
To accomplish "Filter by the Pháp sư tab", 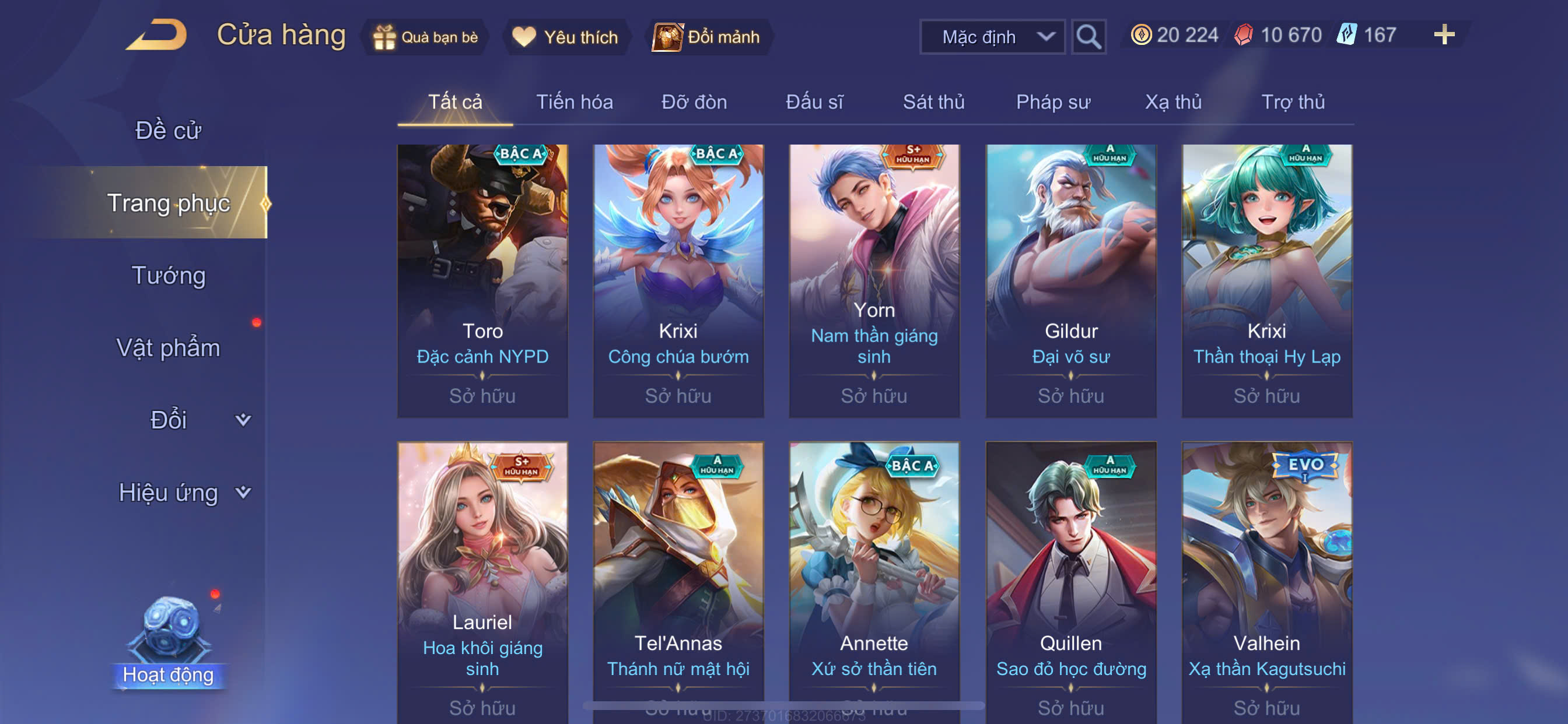I will point(1052,101).
